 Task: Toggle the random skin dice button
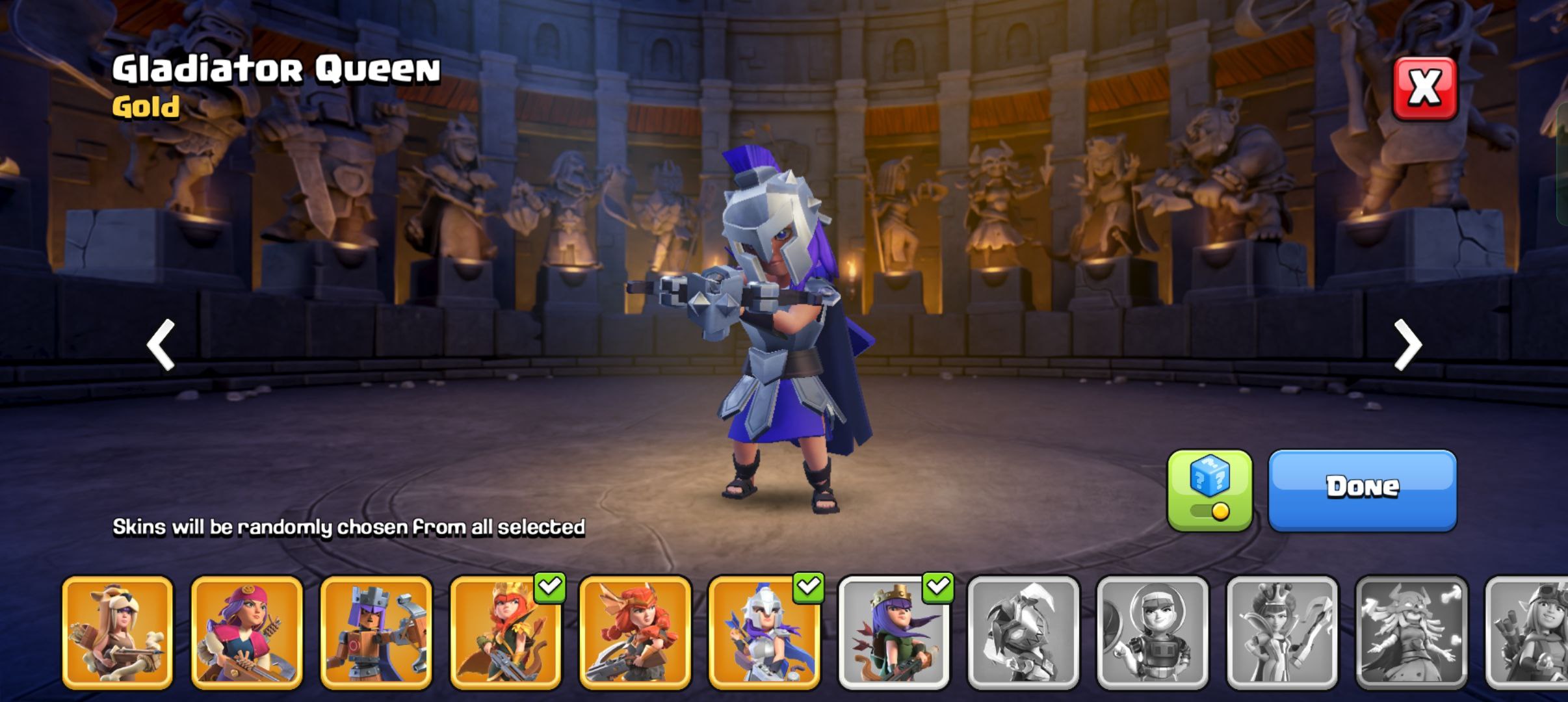pyautogui.click(x=1209, y=490)
